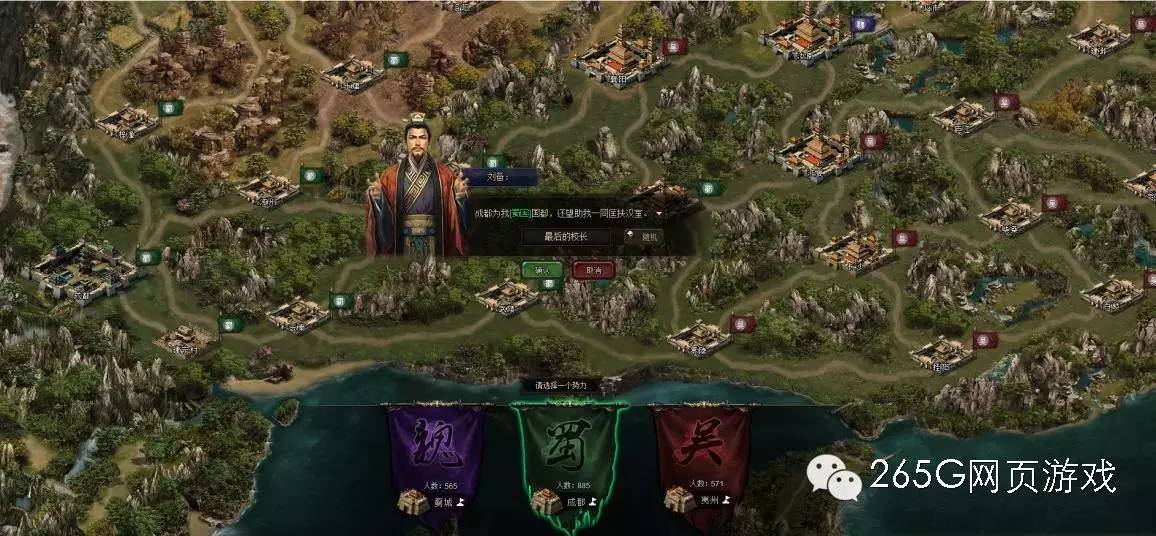Click the 随机 random name button
The image size is (1156, 536).
[644, 237]
